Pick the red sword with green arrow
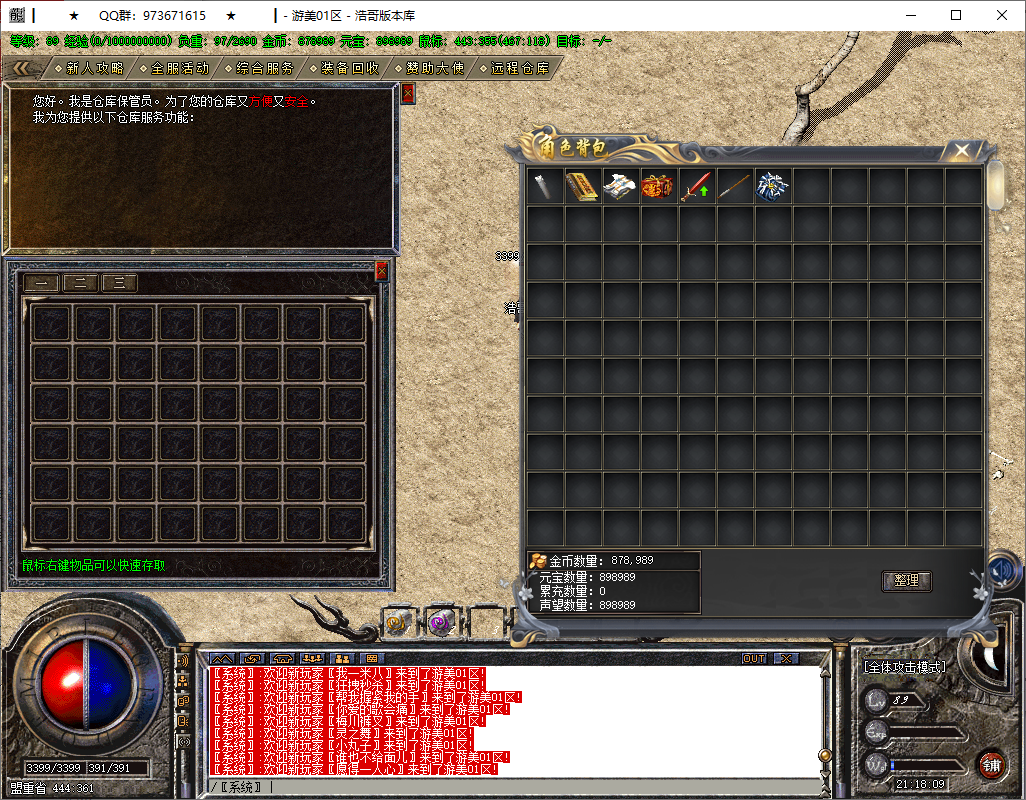The width and height of the screenshot is (1026, 800). click(x=696, y=187)
